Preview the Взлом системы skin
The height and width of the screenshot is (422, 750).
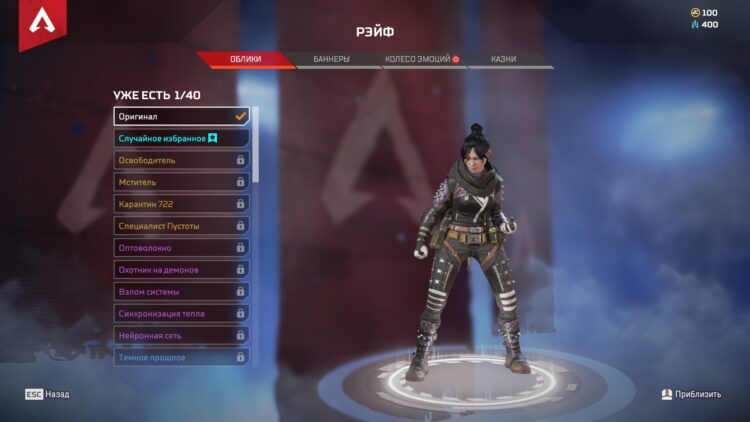click(181, 292)
